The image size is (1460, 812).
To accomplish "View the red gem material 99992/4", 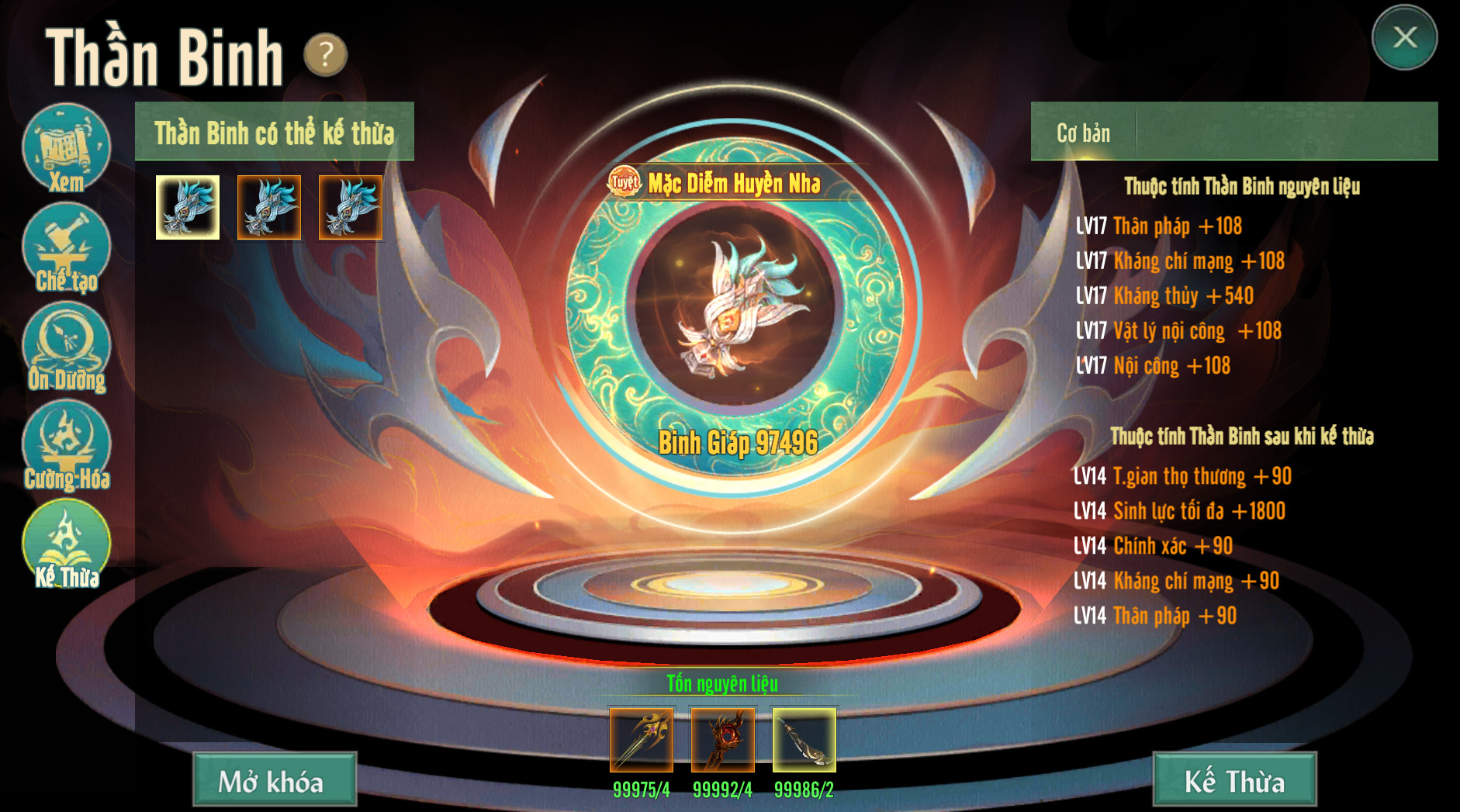I will [x=722, y=739].
